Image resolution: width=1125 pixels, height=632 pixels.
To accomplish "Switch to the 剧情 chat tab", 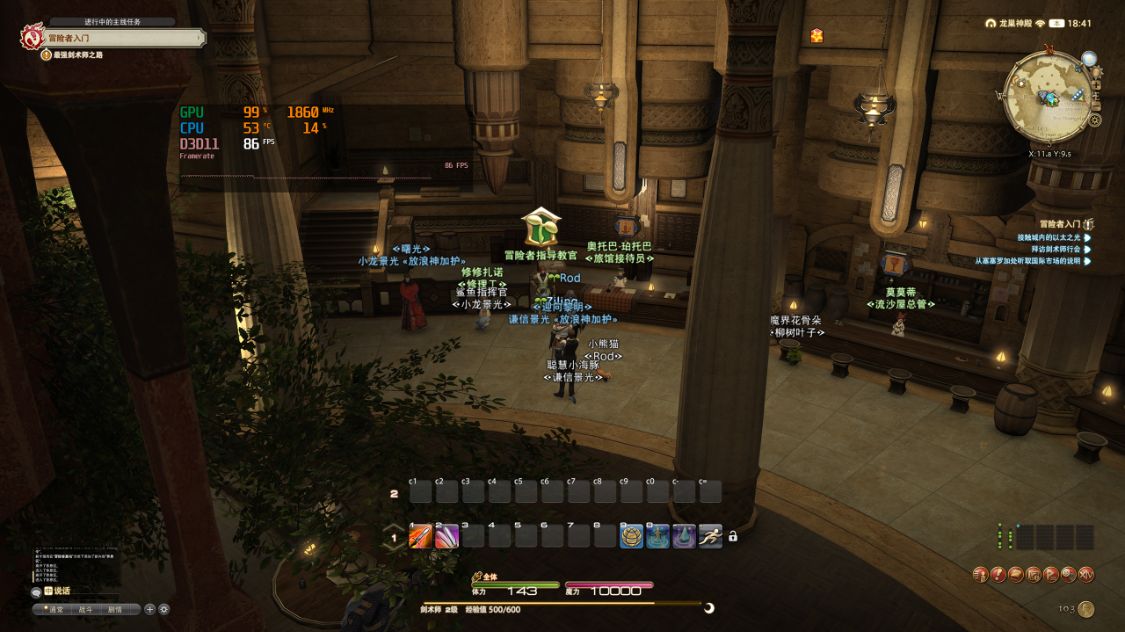I will (115, 609).
